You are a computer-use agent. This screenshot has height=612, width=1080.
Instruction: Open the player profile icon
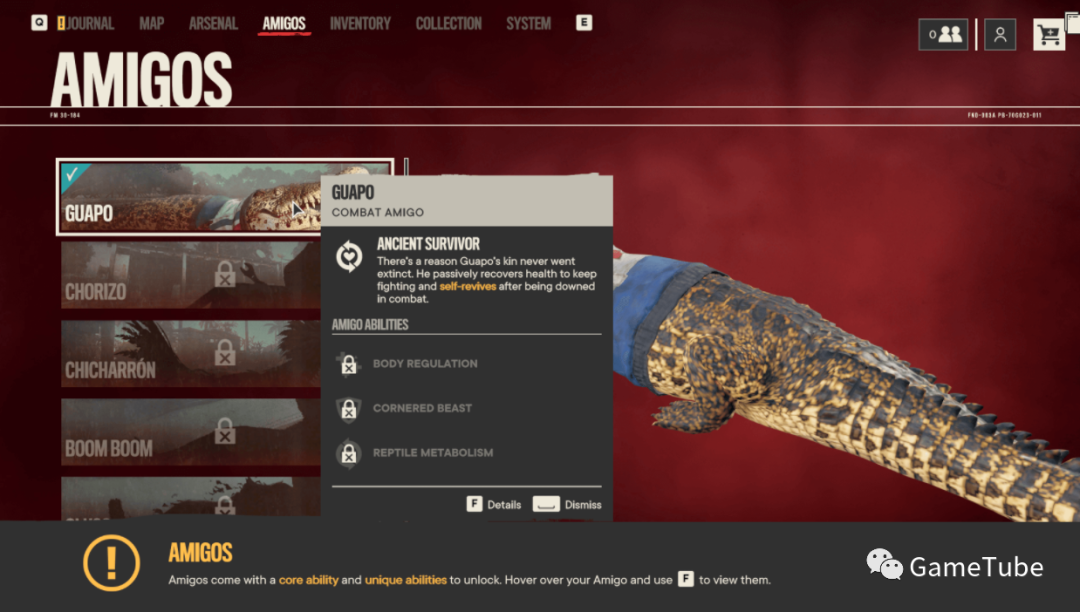tap(1000, 35)
